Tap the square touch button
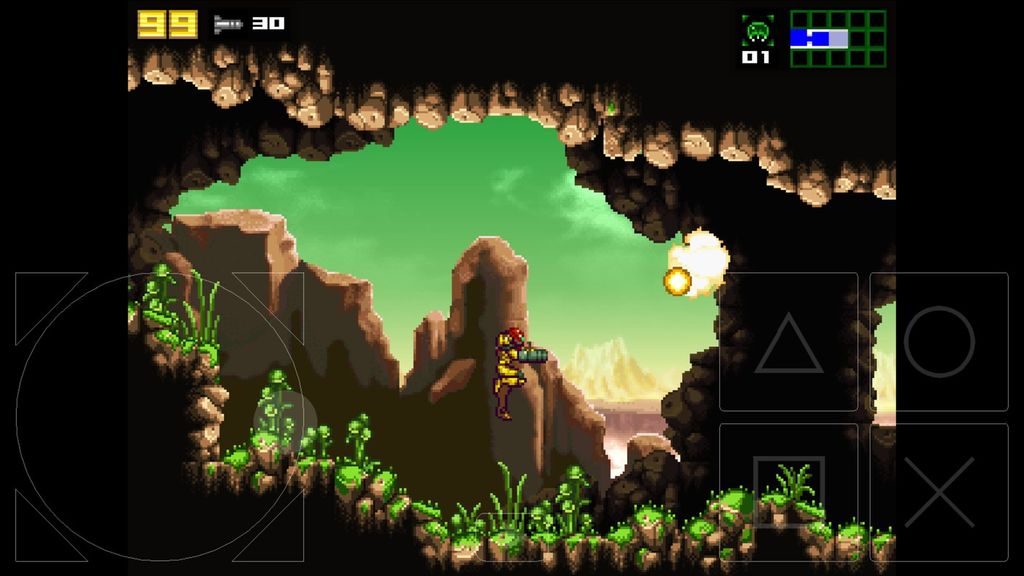1024x576 pixels. 789,492
